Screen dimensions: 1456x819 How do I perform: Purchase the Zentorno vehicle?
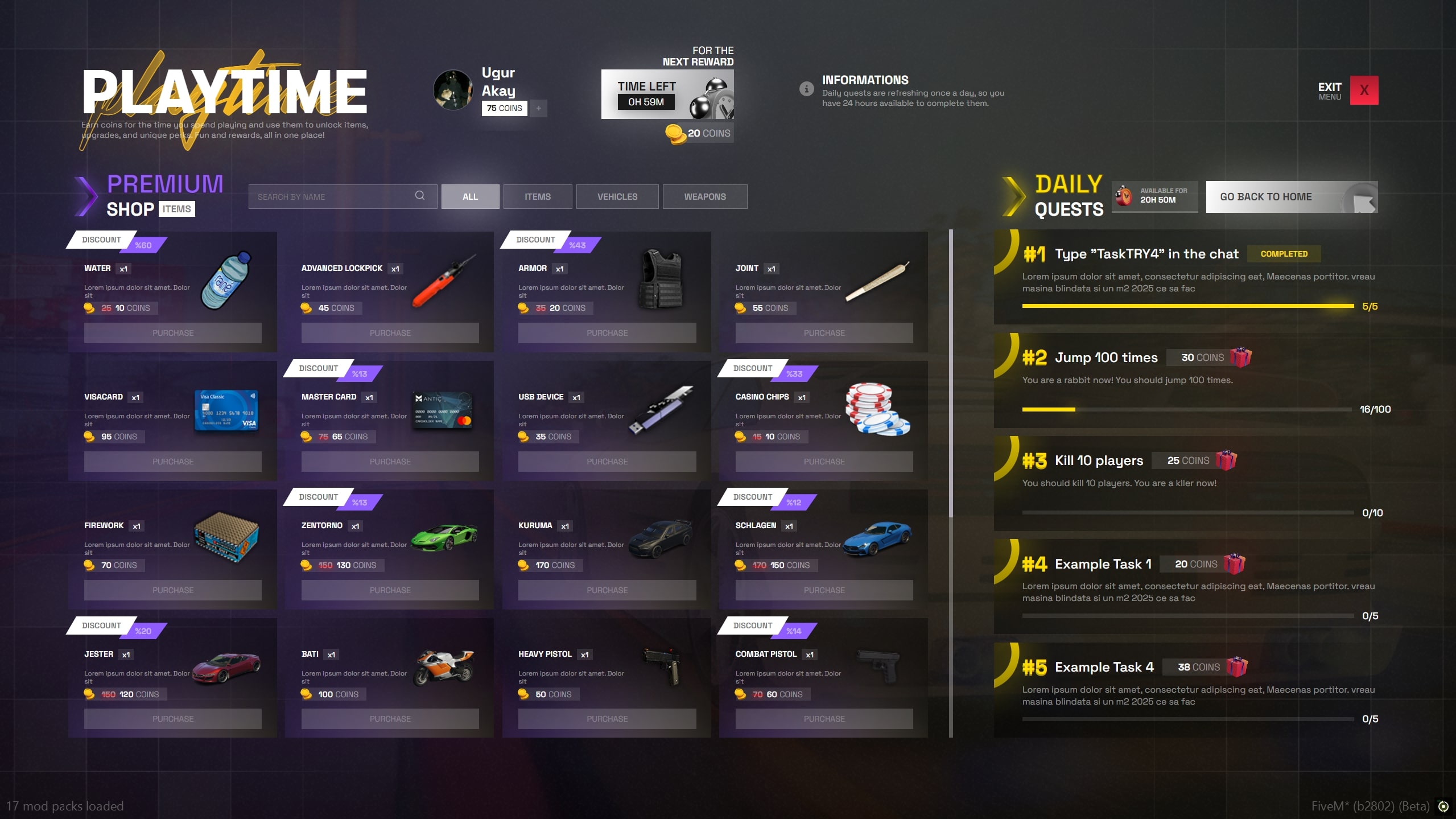(390, 590)
